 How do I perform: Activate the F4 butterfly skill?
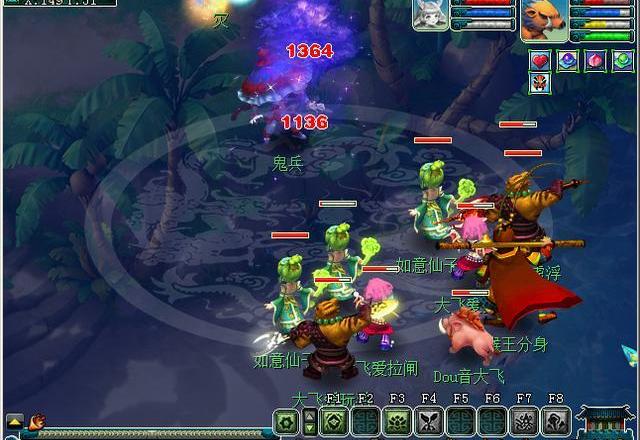(x=428, y=421)
